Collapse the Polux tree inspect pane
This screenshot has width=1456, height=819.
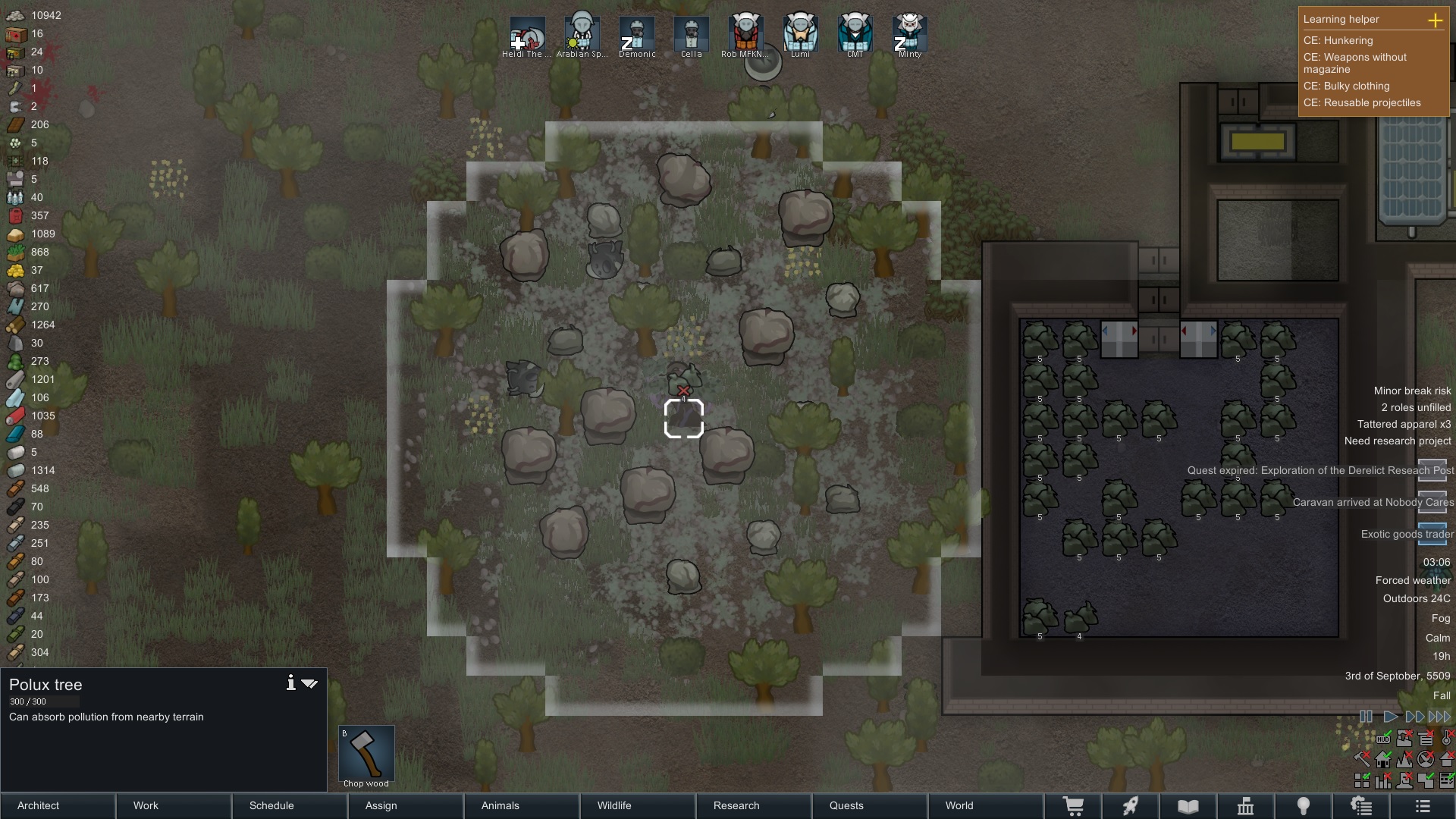[x=309, y=683]
